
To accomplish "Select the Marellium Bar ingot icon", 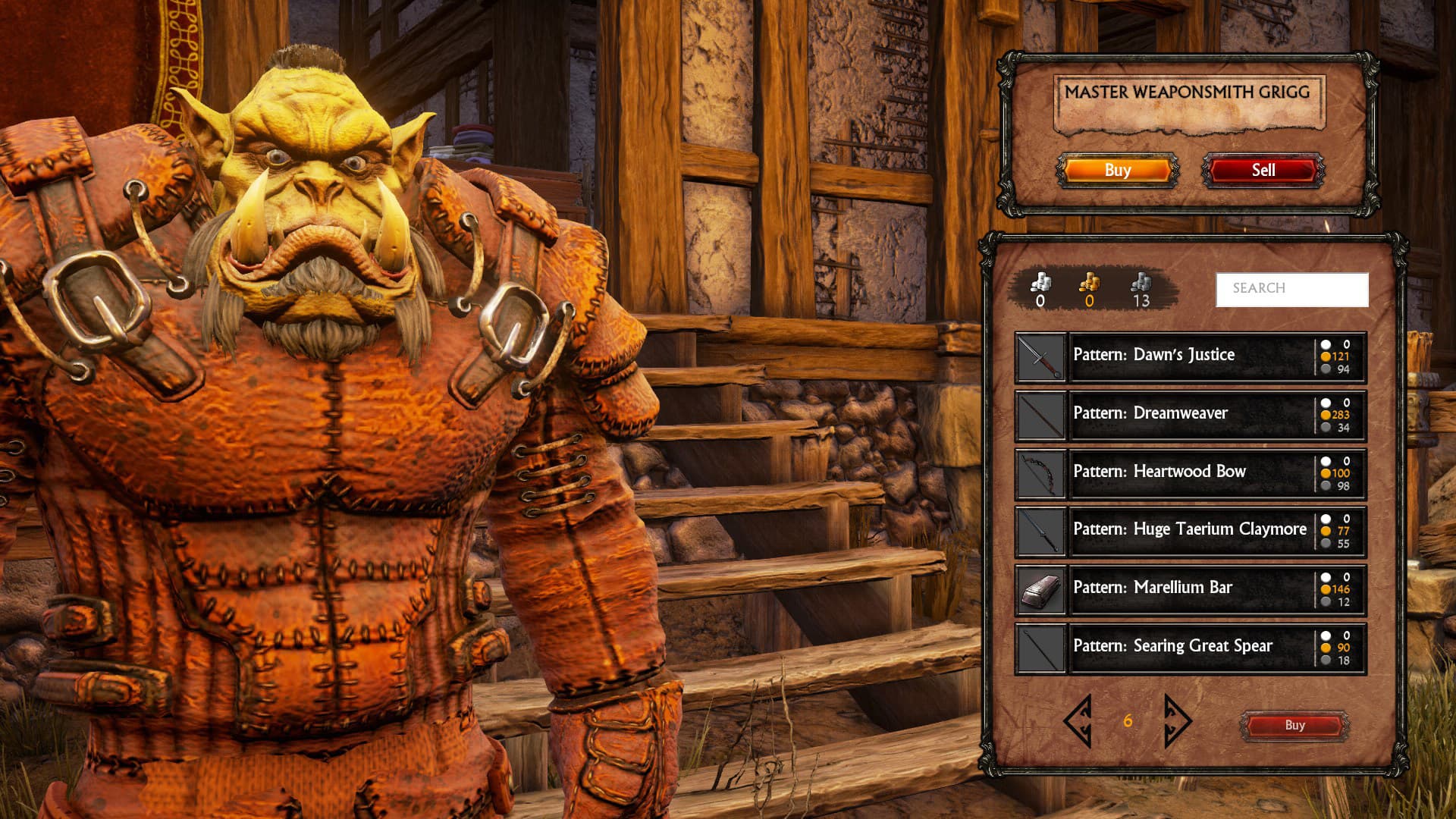I will 1040,588.
